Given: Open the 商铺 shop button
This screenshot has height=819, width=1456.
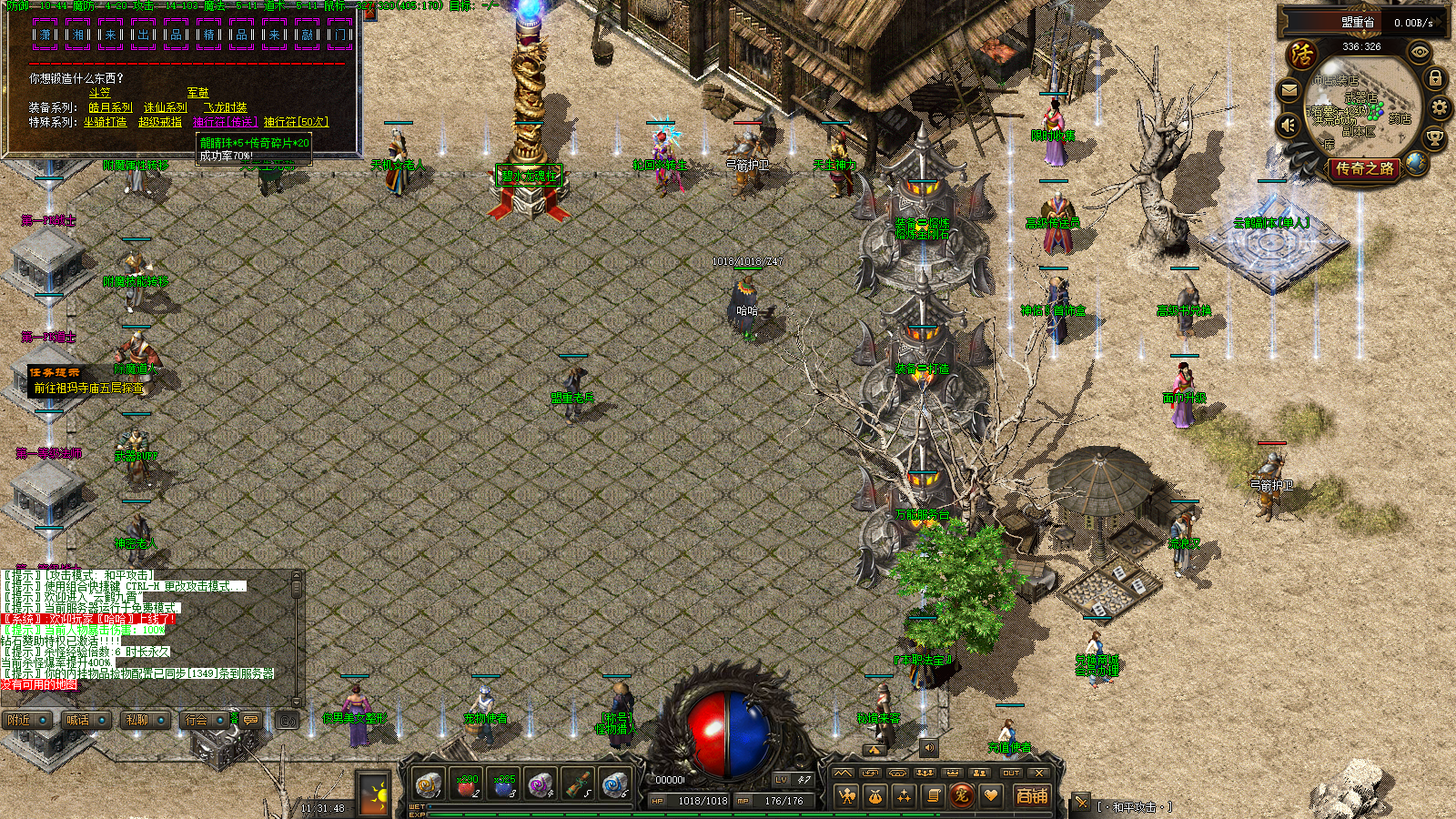Looking at the screenshot, I should click(1031, 796).
